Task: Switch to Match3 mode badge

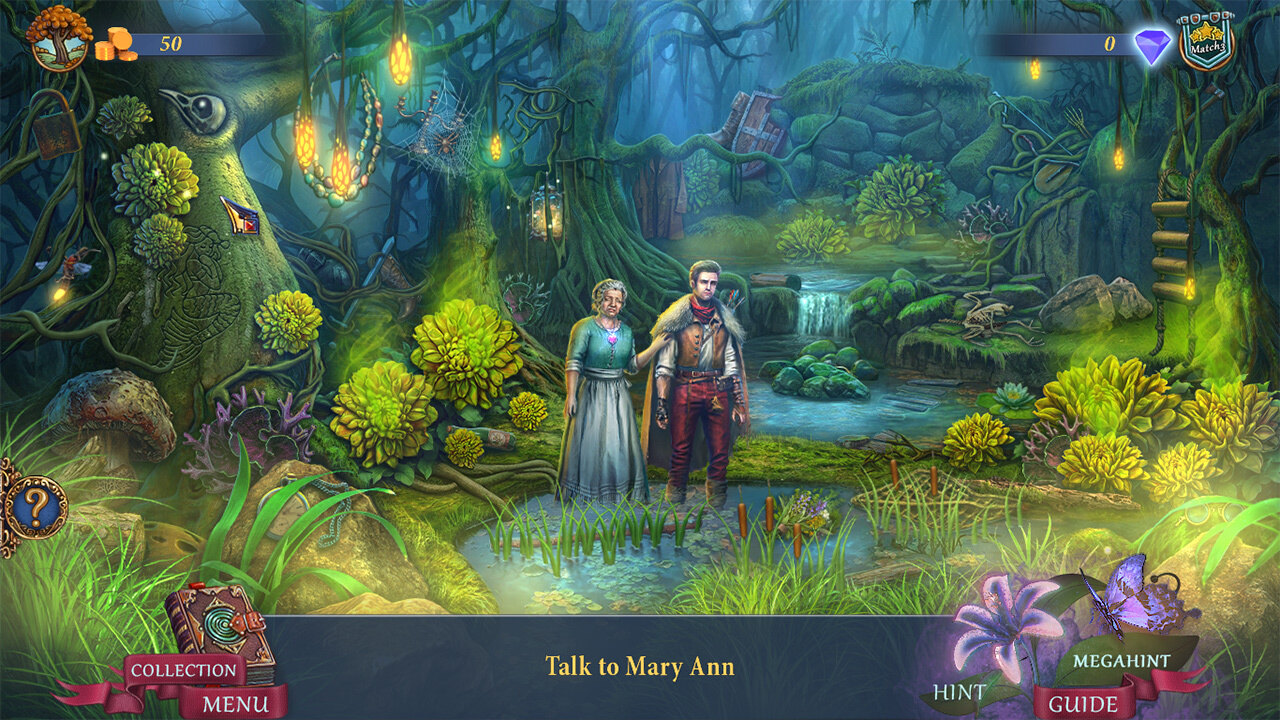Action: click(1207, 42)
